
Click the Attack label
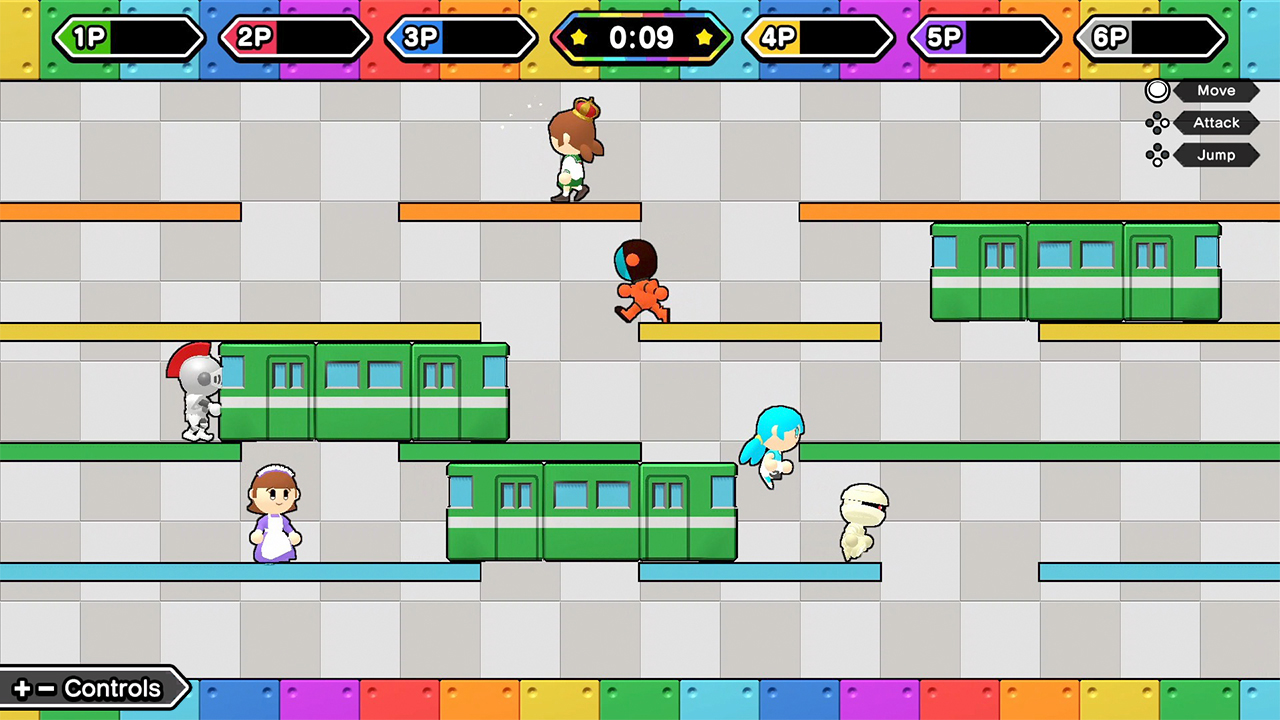tap(1215, 122)
